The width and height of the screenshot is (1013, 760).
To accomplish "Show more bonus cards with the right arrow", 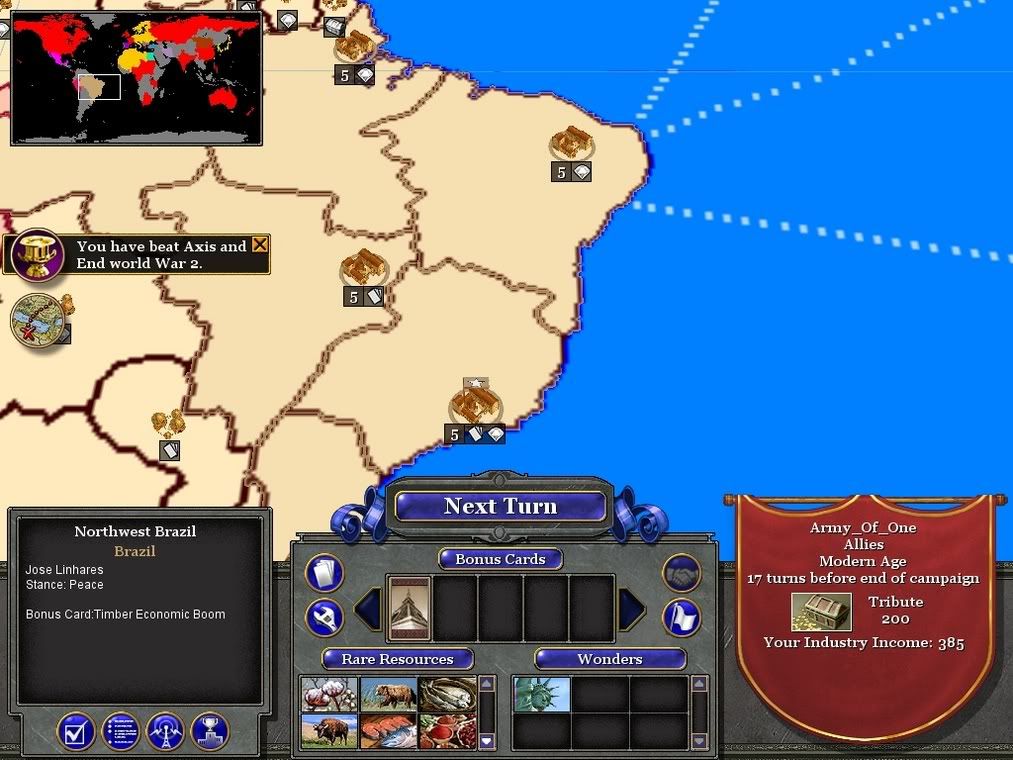I will 632,609.
